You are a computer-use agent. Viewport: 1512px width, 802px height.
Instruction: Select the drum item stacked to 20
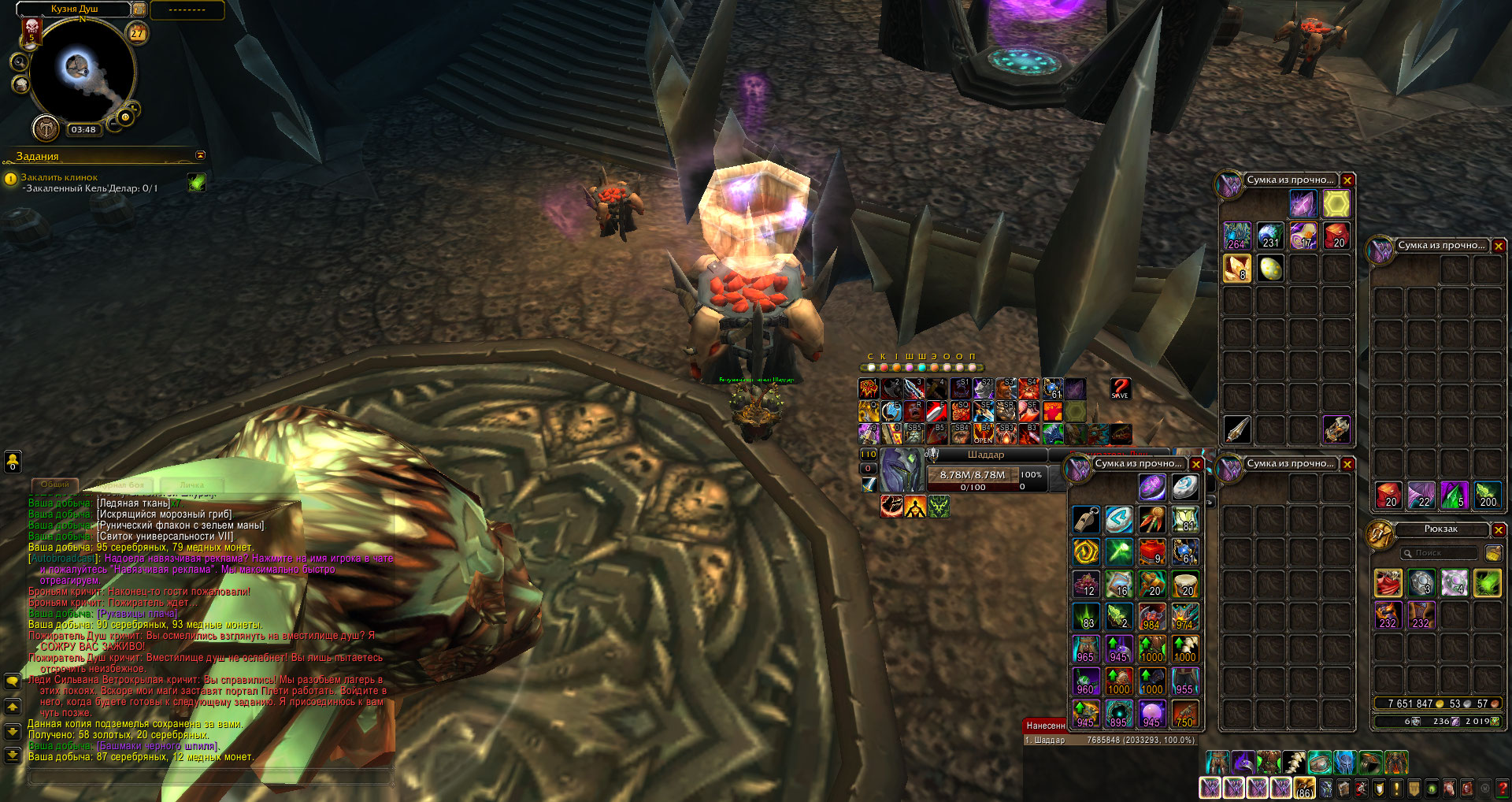pyautogui.click(x=1186, y=585)
